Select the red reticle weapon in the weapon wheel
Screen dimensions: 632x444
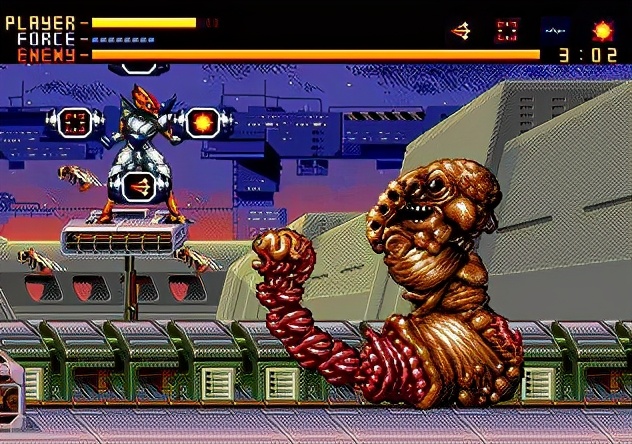coord(73,123)
